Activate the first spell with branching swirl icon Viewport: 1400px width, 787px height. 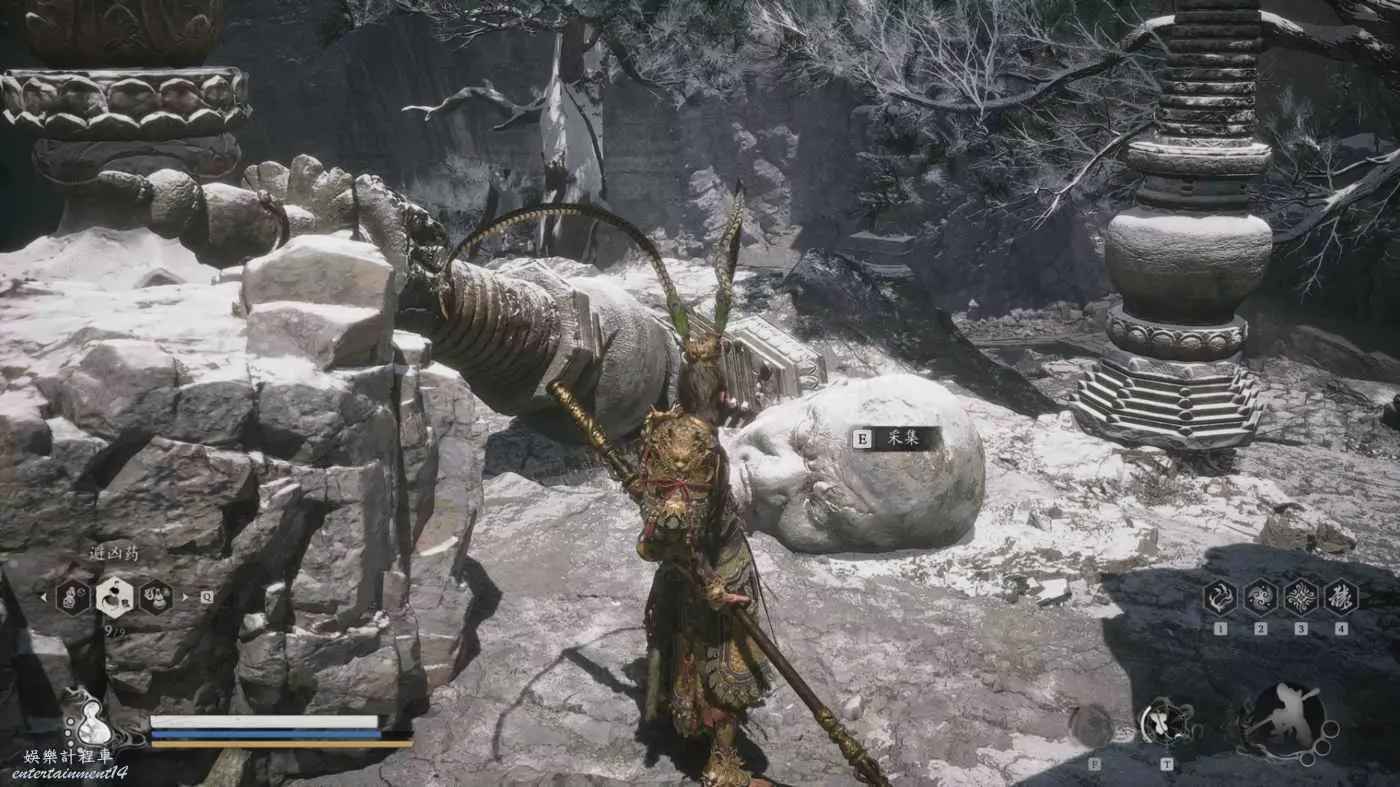pyautogui.click(x=1219, y=597)
